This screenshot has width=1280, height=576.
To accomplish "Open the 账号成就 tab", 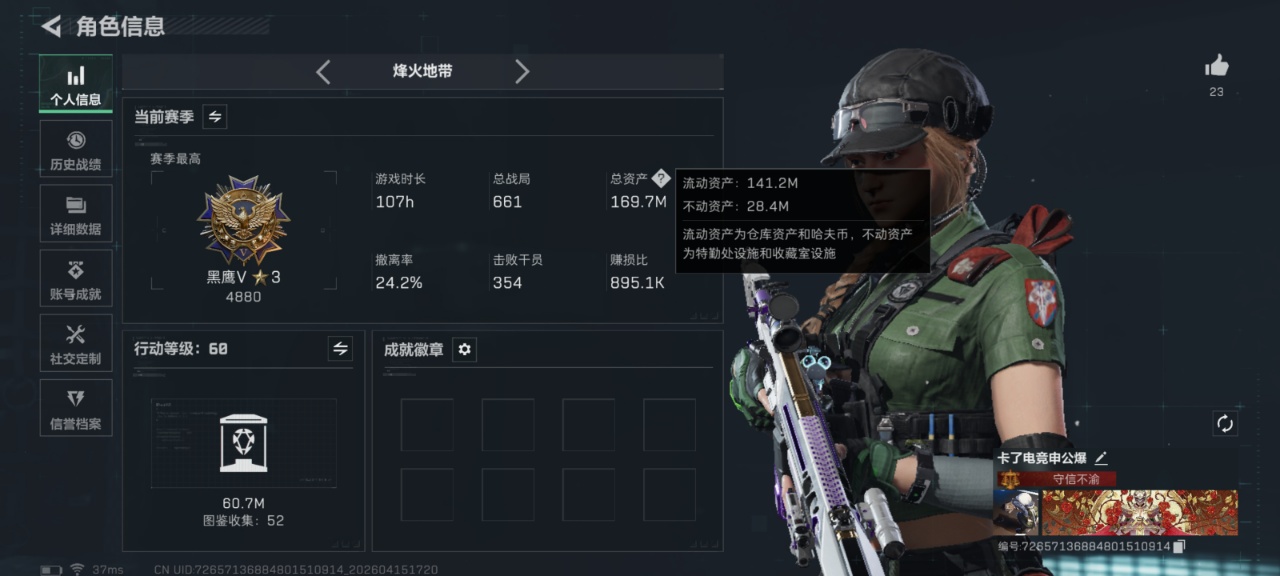I will coord(76,279).
